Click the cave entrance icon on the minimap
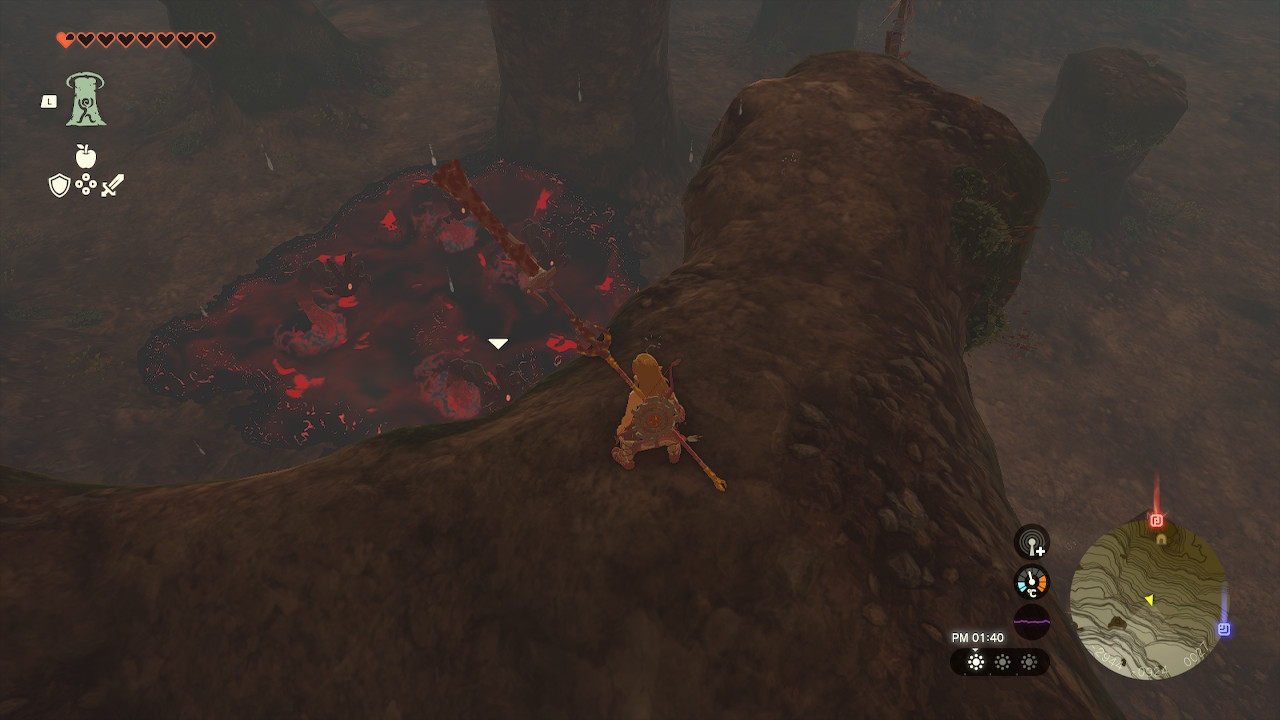 (1161, 539)
